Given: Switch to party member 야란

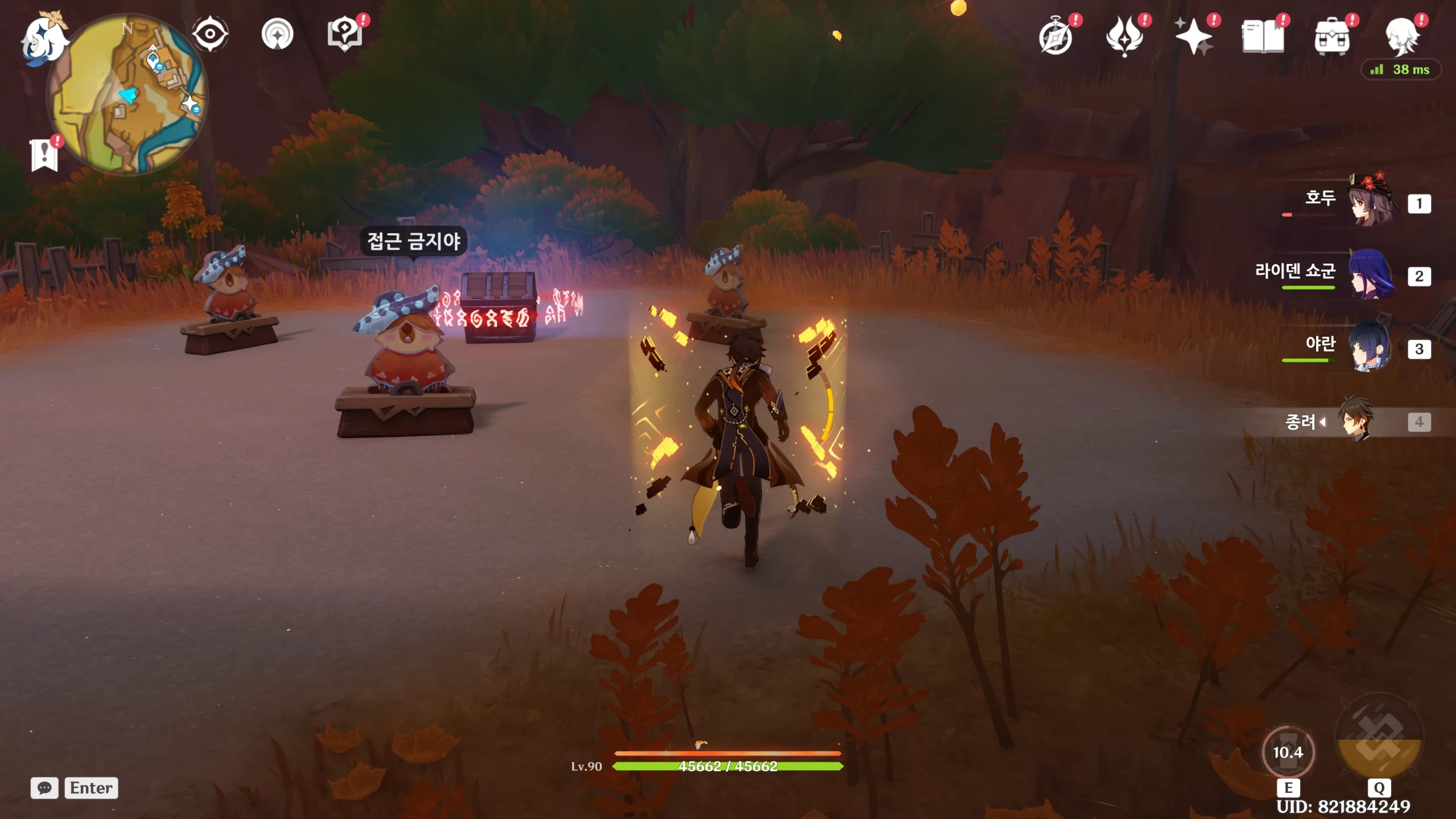Looking at the screenshot, I should [x=1370, y=348].
